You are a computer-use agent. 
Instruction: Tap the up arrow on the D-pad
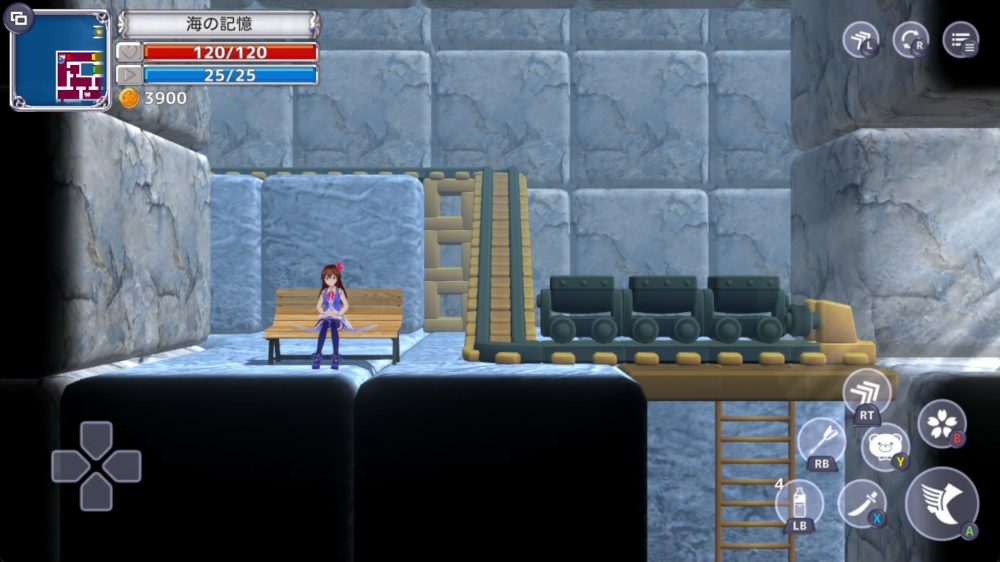coord(96,439)
